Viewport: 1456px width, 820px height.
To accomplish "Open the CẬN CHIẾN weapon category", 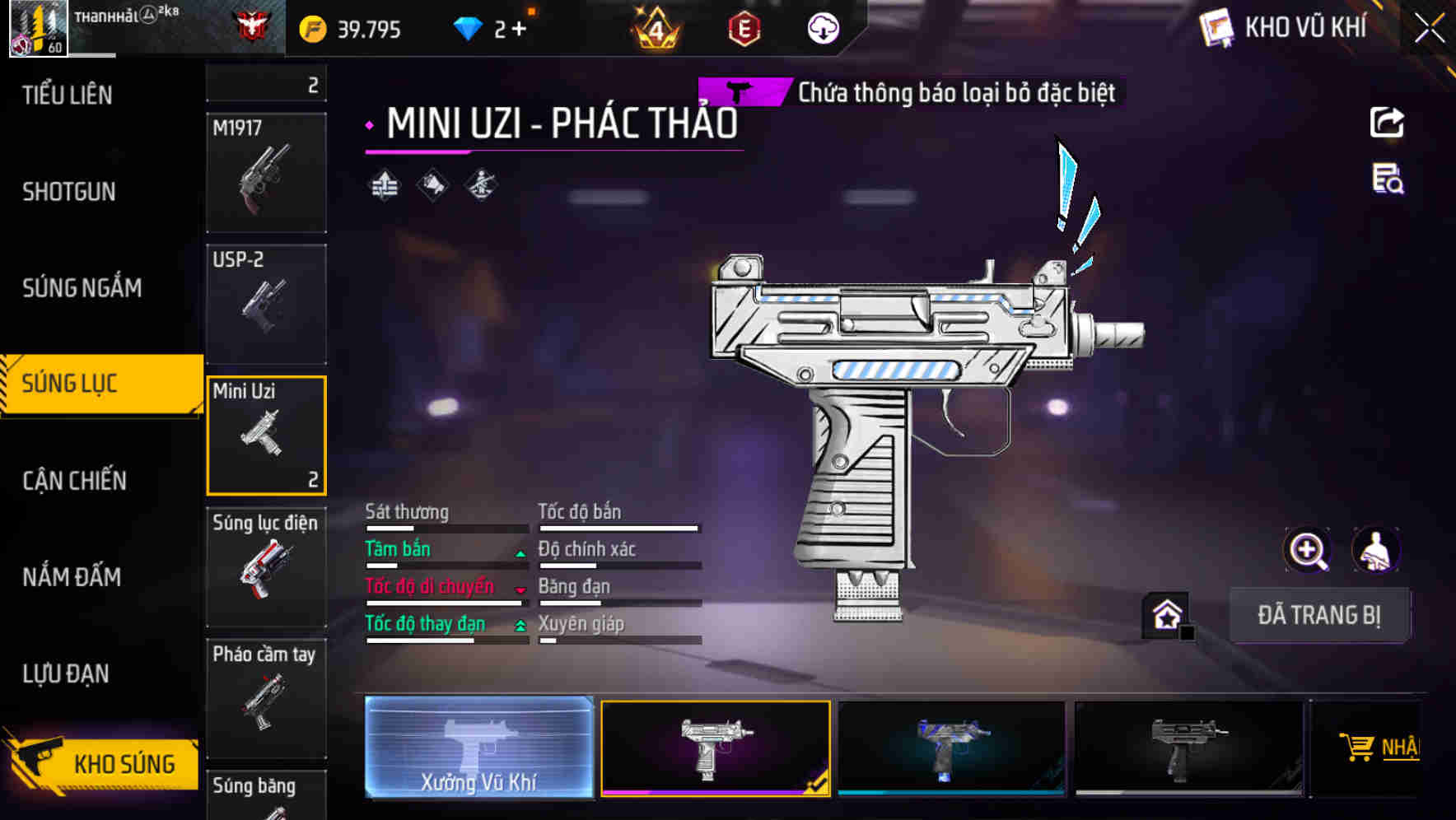I will 74,480.
